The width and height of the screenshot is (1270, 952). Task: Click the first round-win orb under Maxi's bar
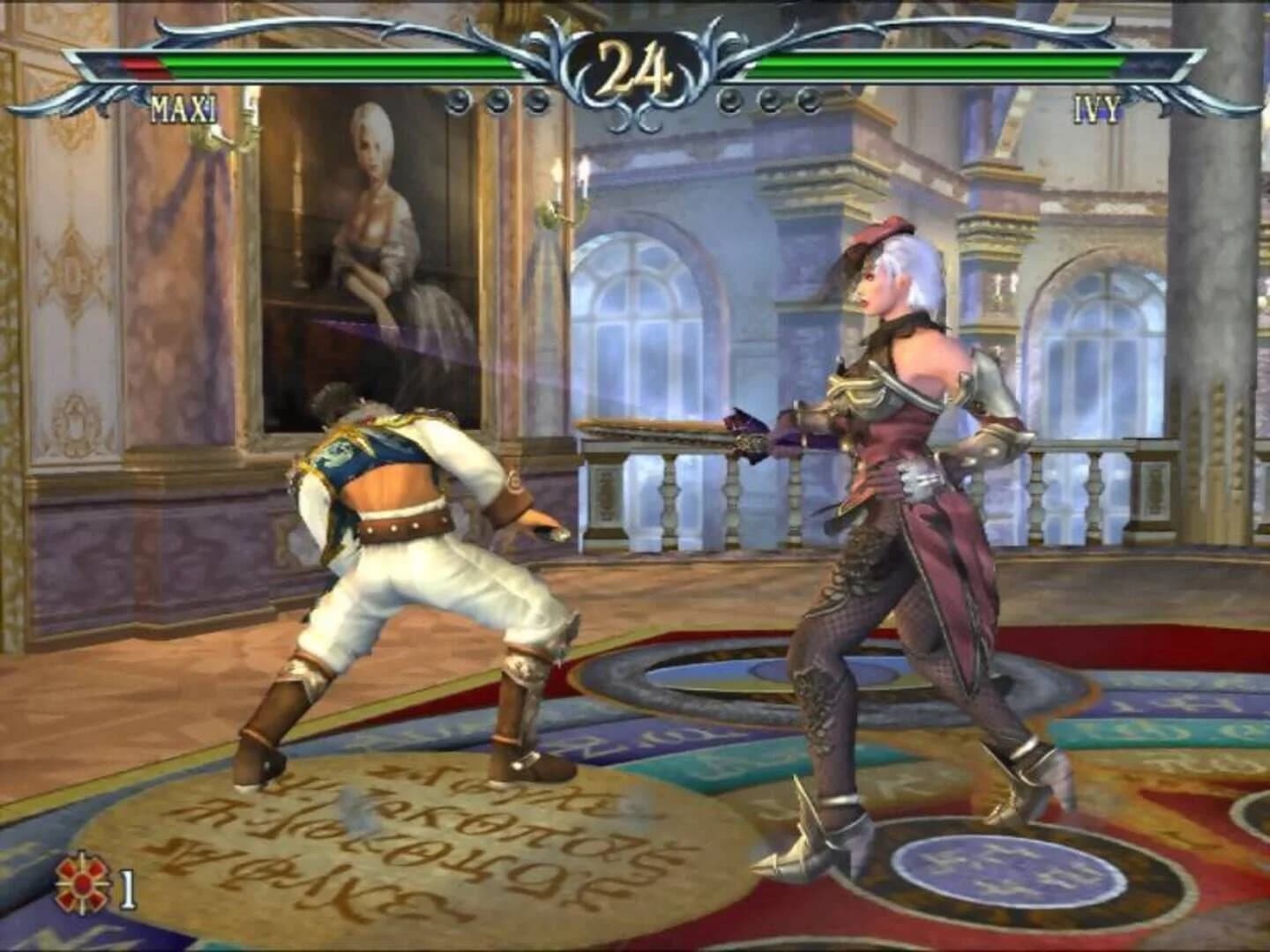457,101
